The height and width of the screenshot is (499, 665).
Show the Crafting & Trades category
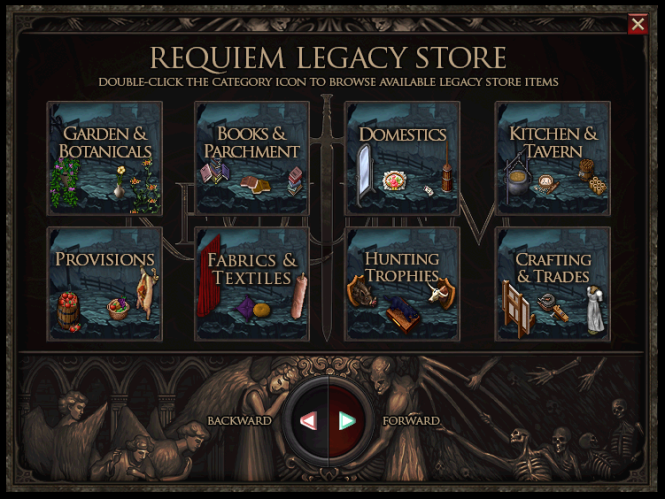click(x=553, y=284)
